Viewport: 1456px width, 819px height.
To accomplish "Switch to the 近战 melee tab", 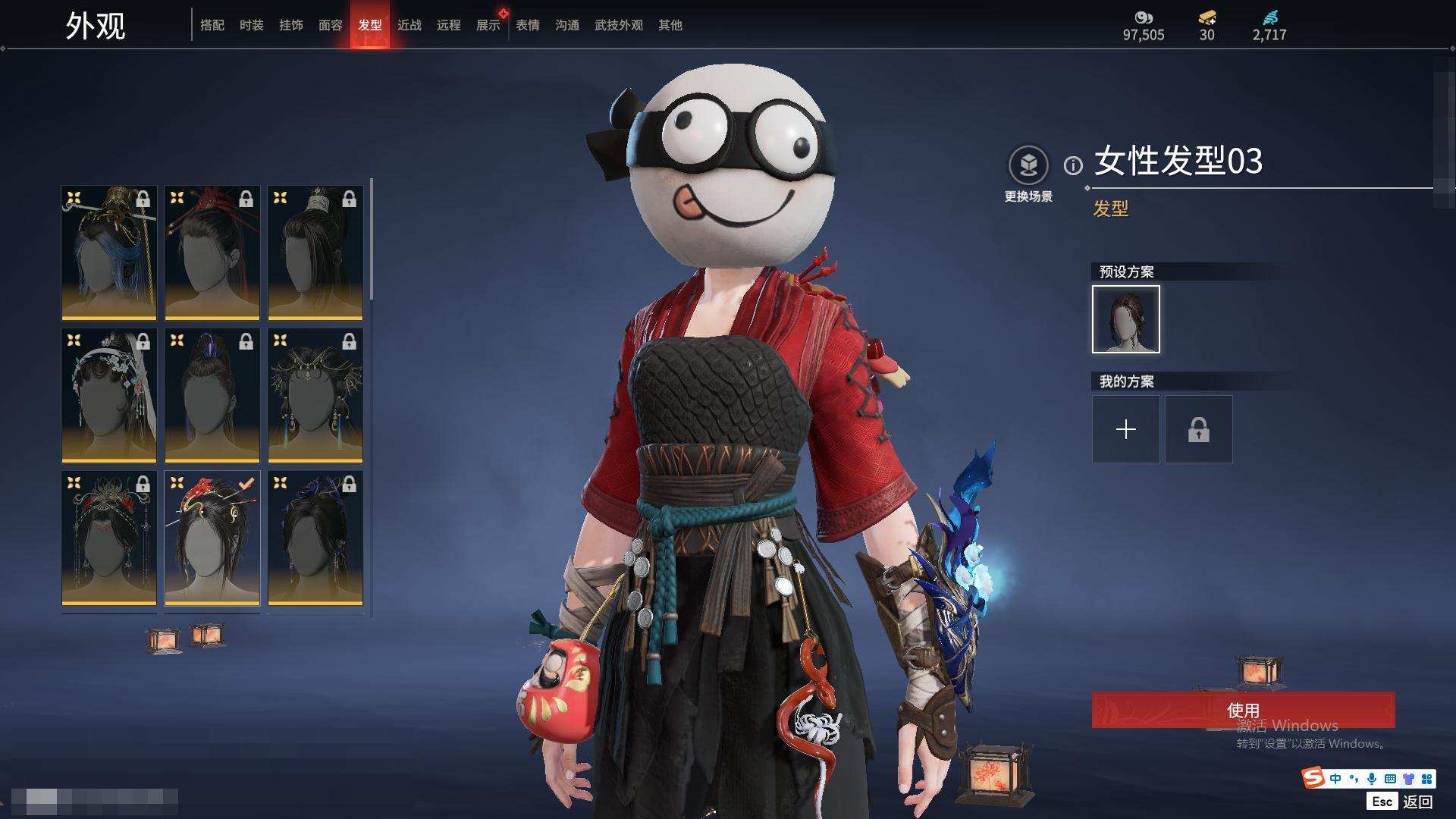I will point(409,25).
